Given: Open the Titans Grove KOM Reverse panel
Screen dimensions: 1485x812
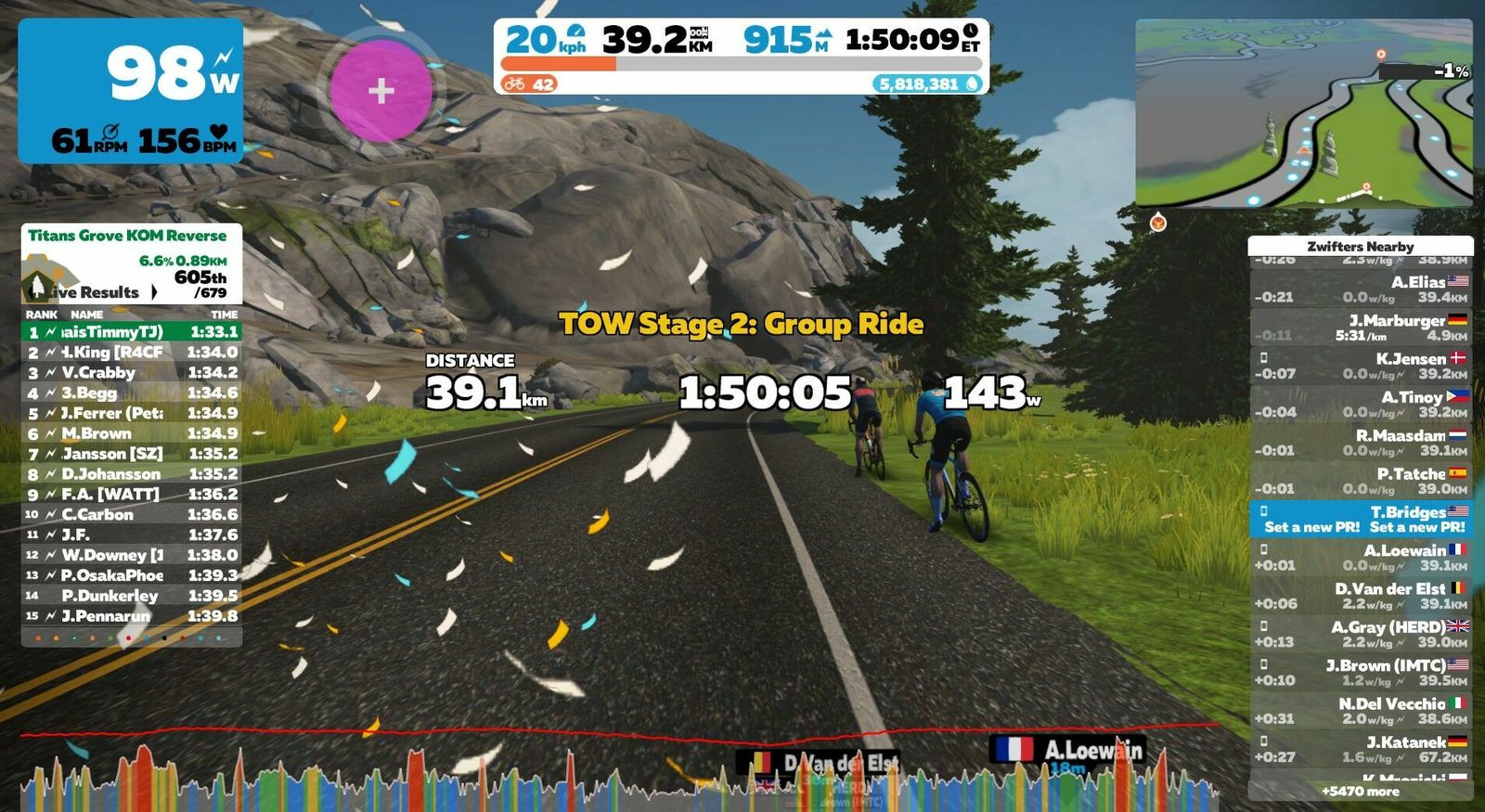Looking at the screenshot, I should coord(127,236).
